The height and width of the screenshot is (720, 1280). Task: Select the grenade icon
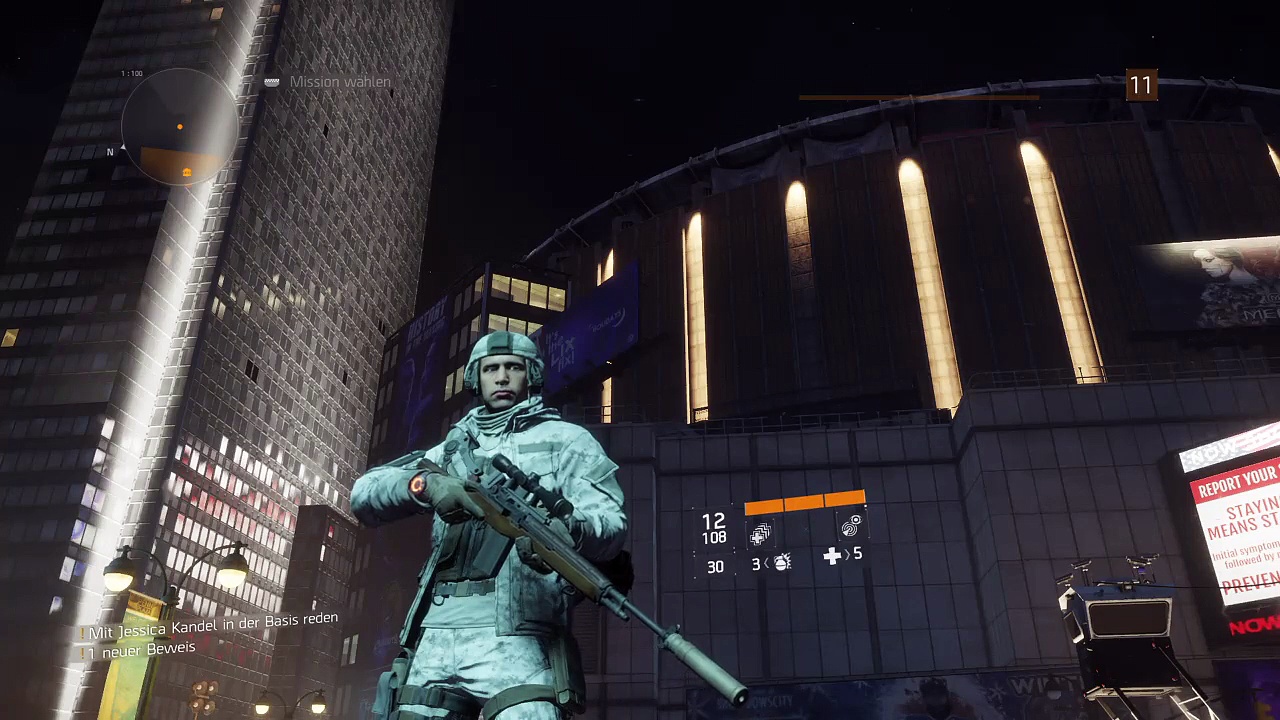point(782,564)
